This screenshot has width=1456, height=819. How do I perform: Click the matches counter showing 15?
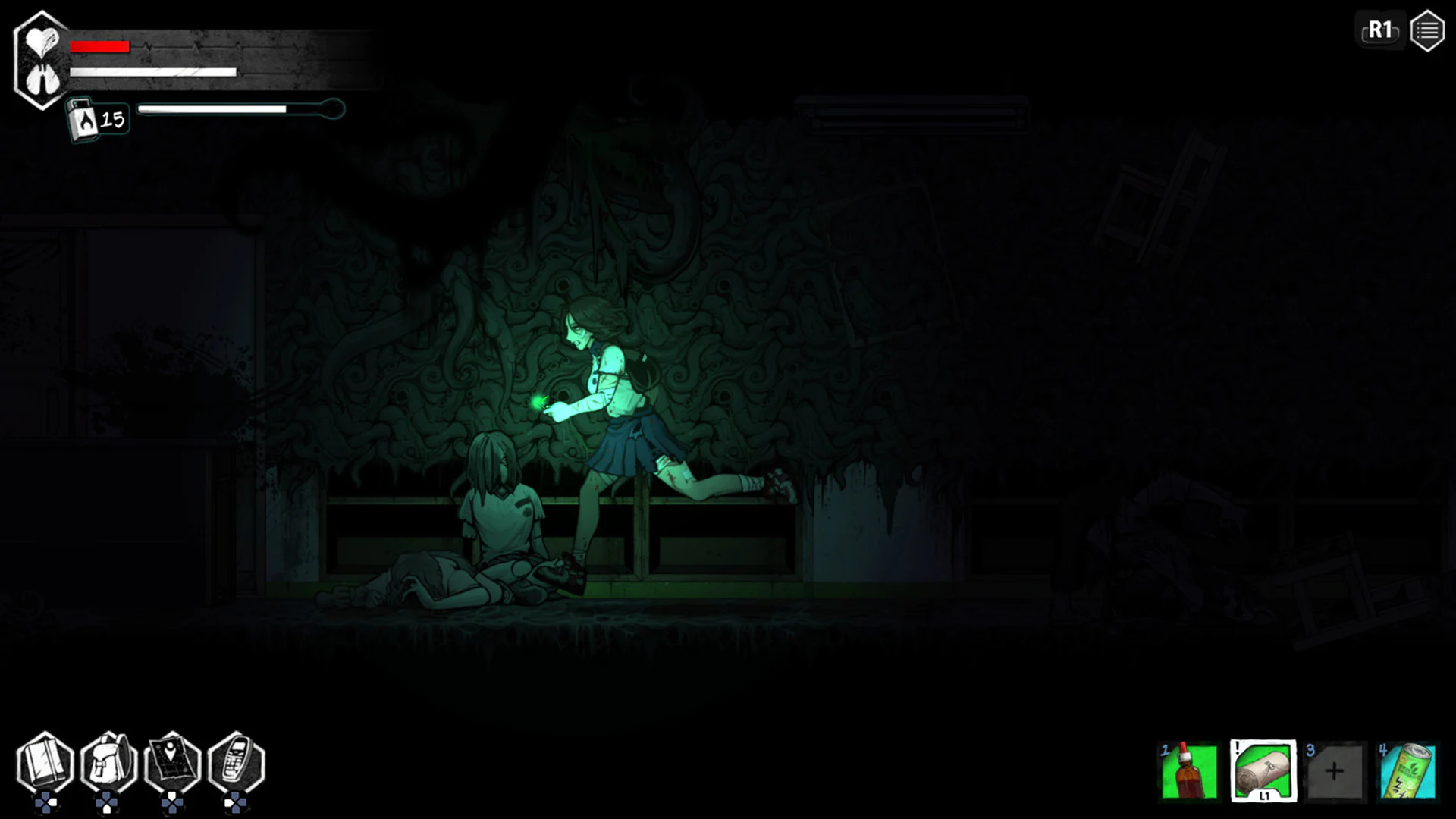pyautogui.click(x=114, y=118)
